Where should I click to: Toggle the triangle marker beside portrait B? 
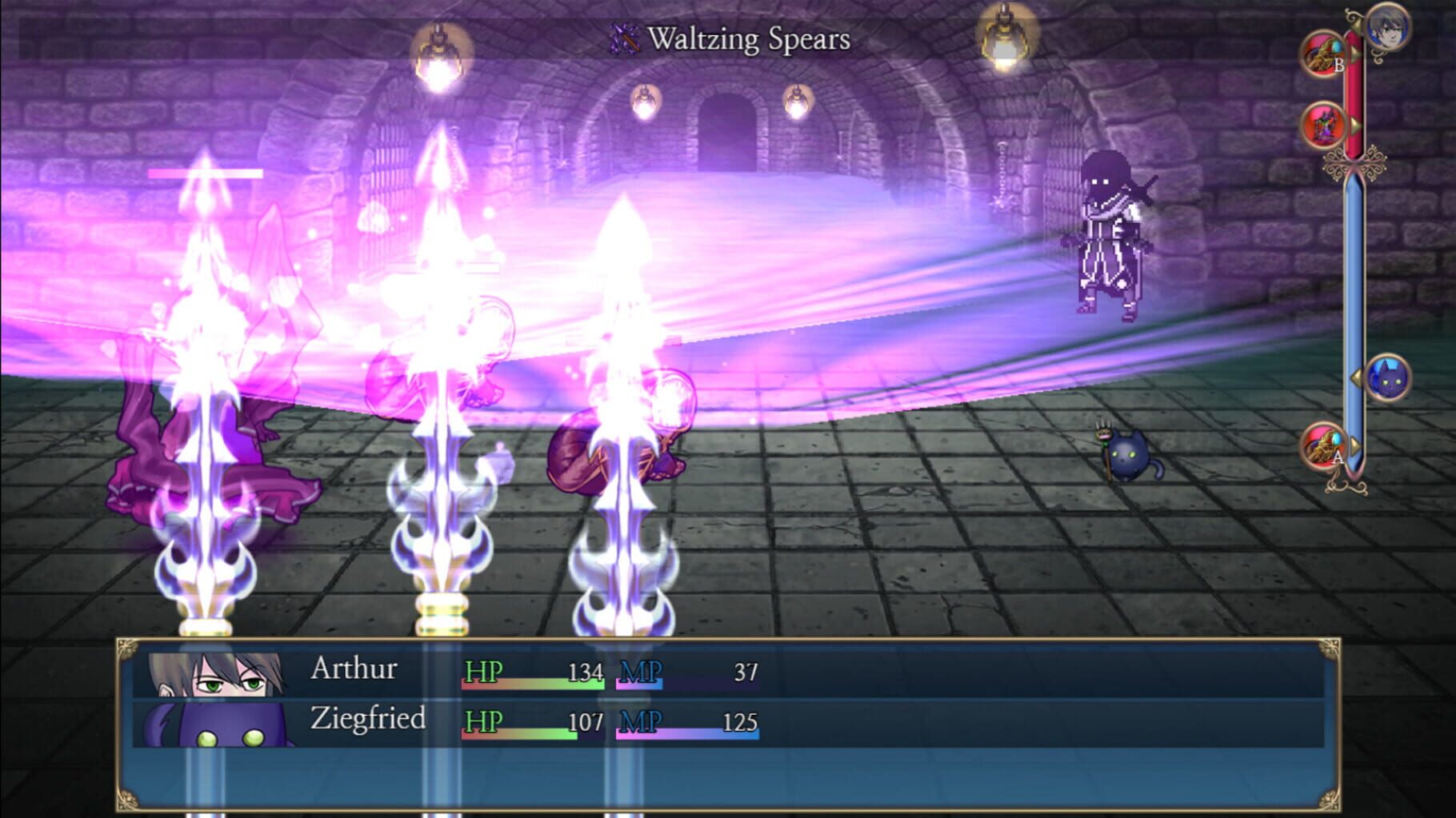1355,51
